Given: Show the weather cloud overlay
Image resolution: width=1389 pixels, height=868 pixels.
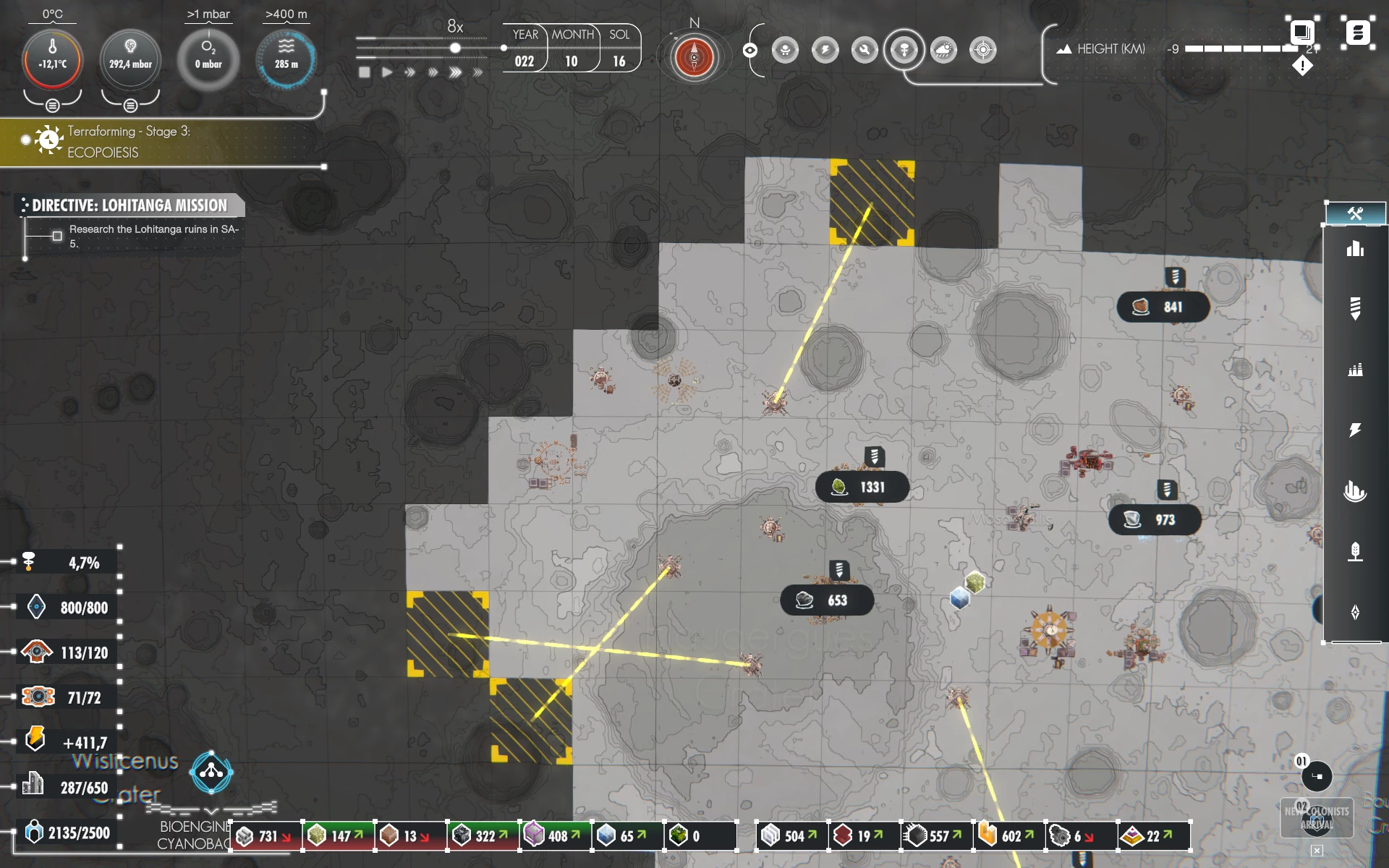Looking at the screenshot, I should [x=943, y=50].
